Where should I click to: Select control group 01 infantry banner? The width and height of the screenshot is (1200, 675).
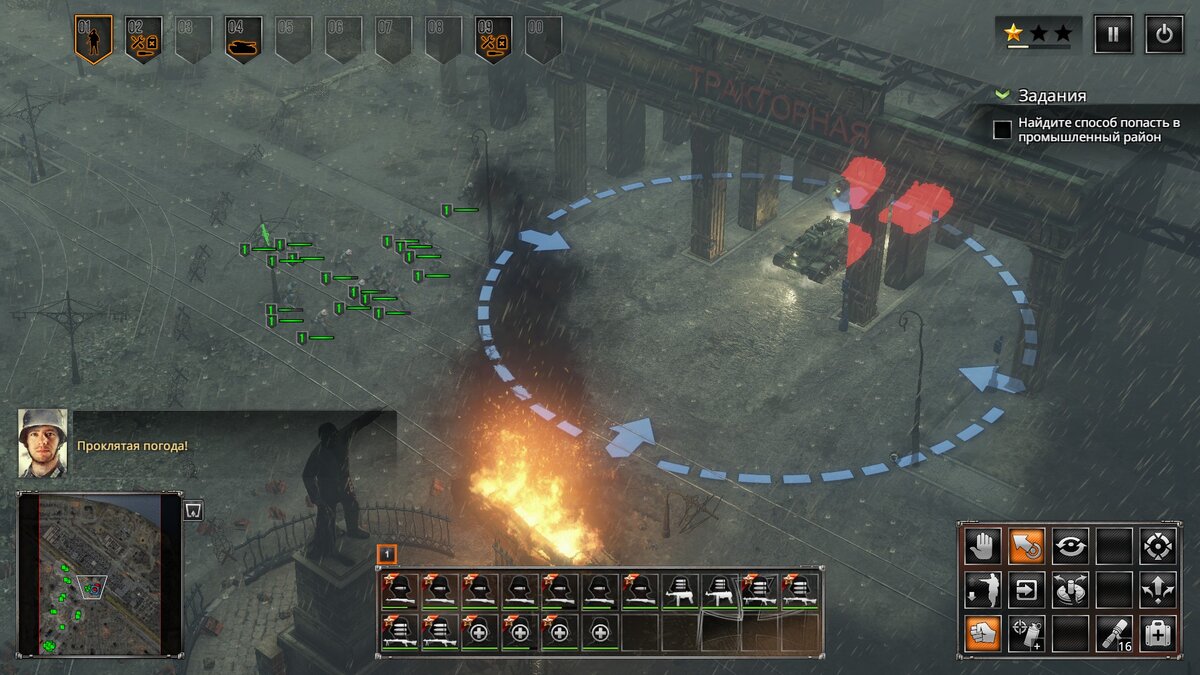[x=94, y=39]
